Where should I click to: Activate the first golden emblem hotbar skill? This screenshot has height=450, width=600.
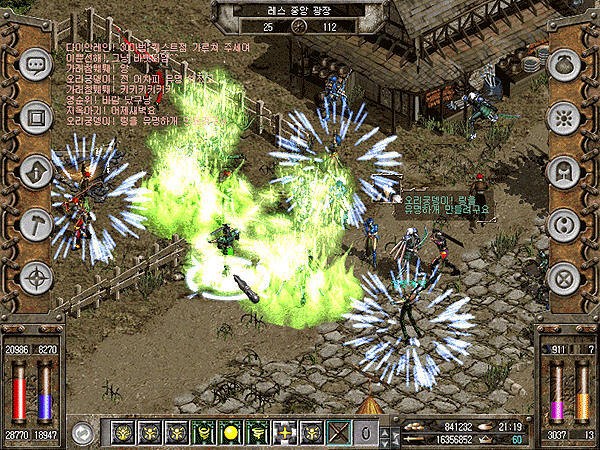(x=123, y=432)
